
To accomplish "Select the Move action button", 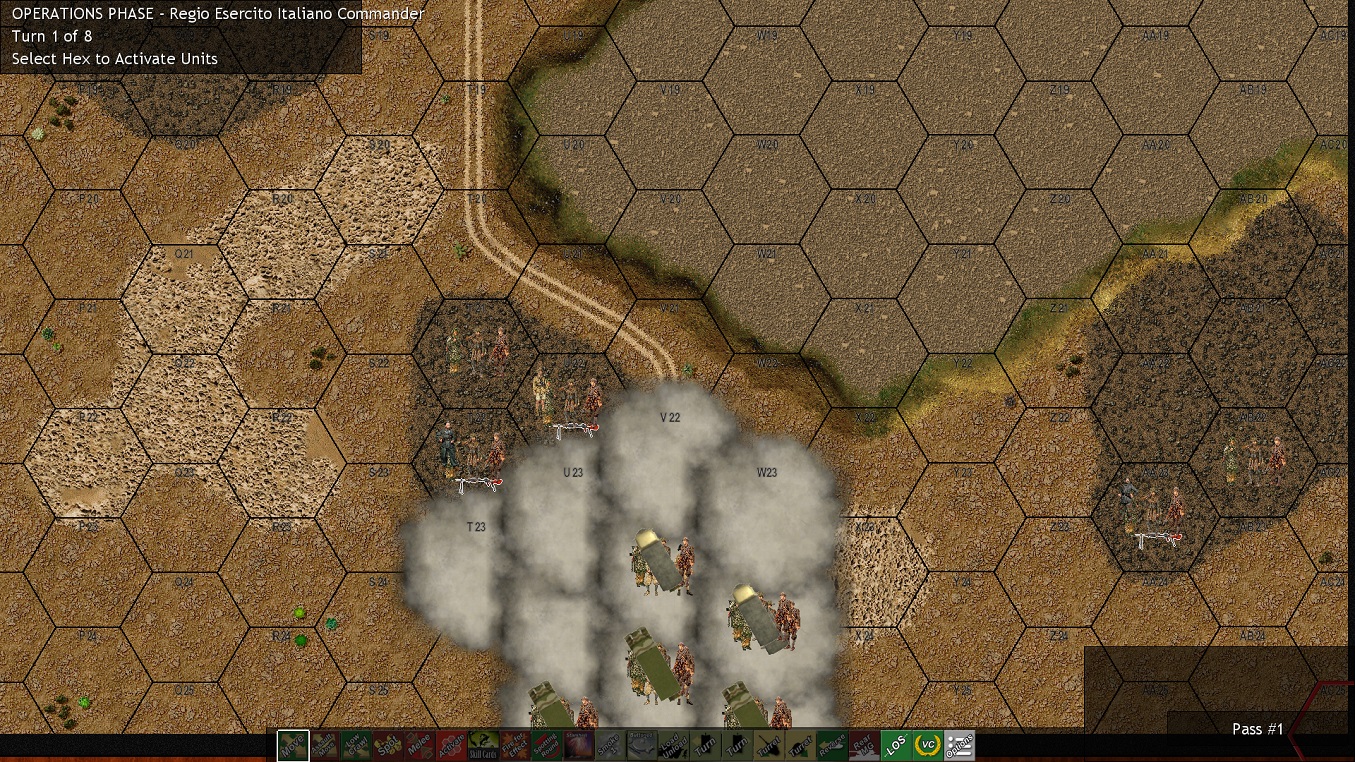I will coord(293,745).
